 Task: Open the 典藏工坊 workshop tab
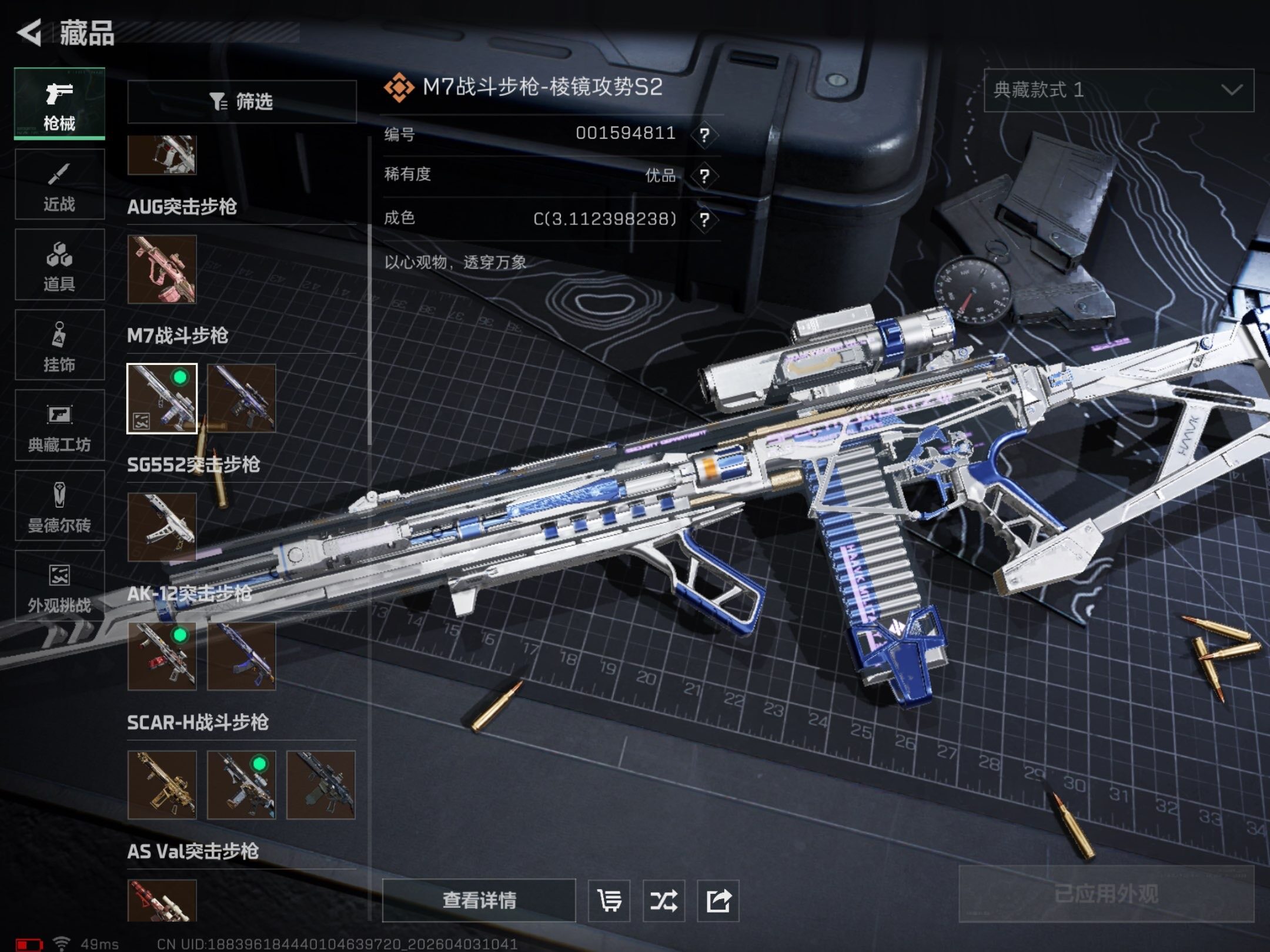(x=59, y=425)
